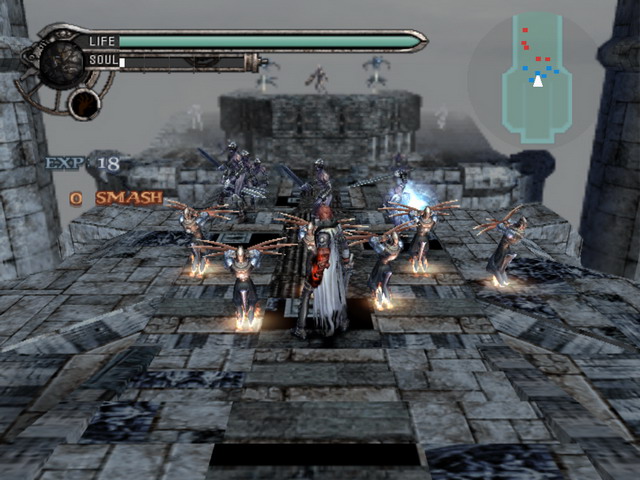Screen dimensions: 640x480
Task: Click the small dark orb below the emblem
Action: click(85, 102)
